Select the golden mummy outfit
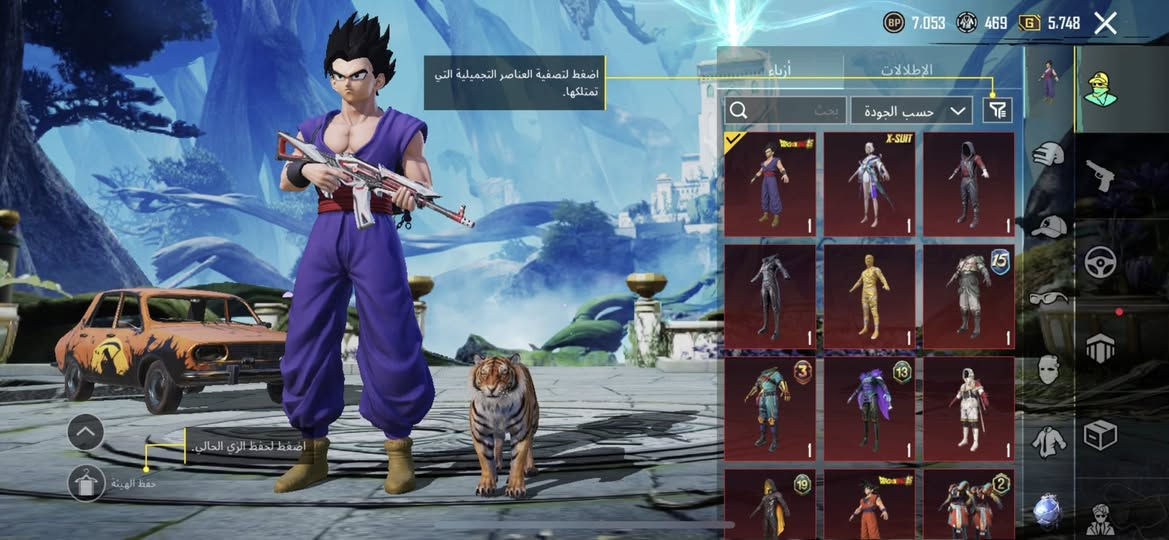The width and height of the screenshot is (1169, 540). pyautogui.click(x=869, y=297)
